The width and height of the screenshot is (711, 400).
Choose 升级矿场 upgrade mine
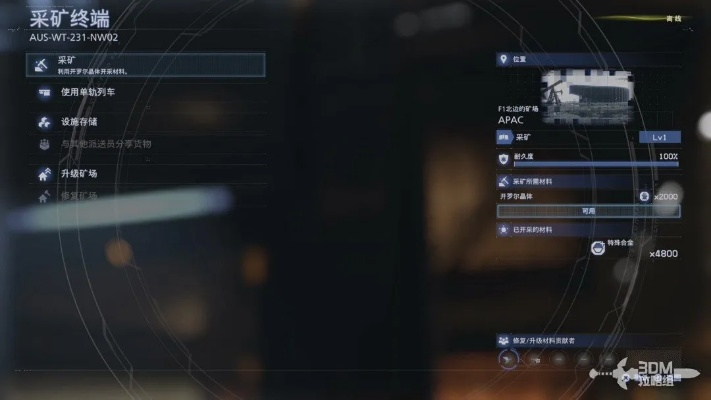coord(78,174)
